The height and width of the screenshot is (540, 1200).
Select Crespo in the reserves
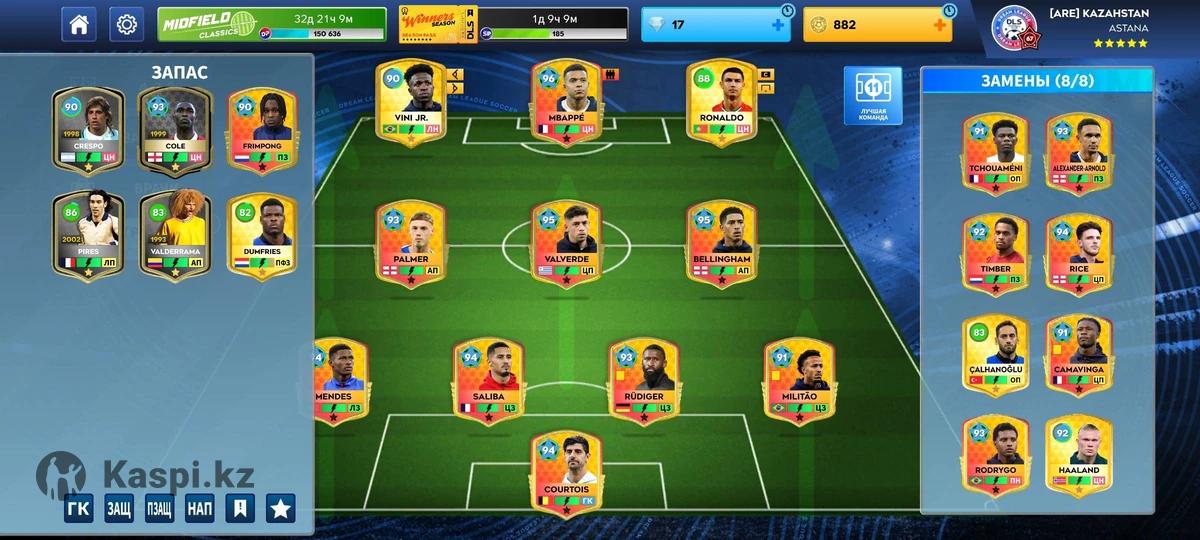click(x=87, y=132)
